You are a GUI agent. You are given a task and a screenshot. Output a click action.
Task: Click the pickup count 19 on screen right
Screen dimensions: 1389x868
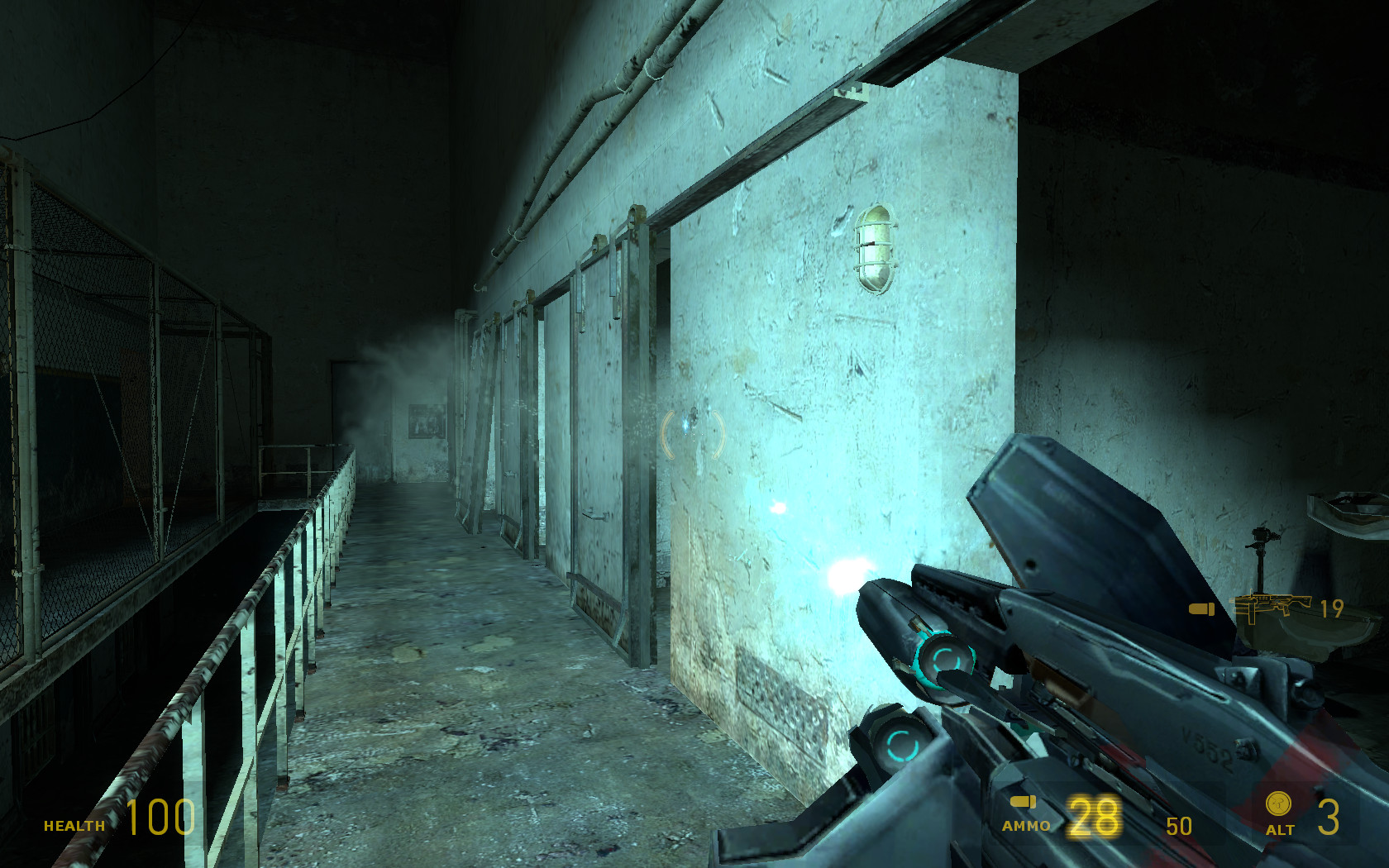(x=1331, y=610)
